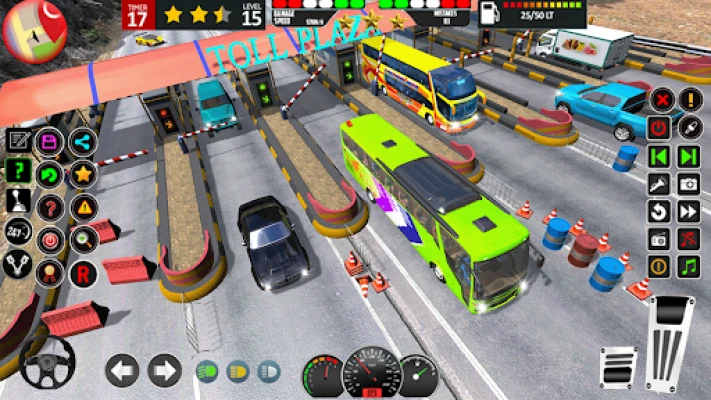Close with the red X button
The width and height of the screenshot is (711, 400).
[x=661, y=100]
